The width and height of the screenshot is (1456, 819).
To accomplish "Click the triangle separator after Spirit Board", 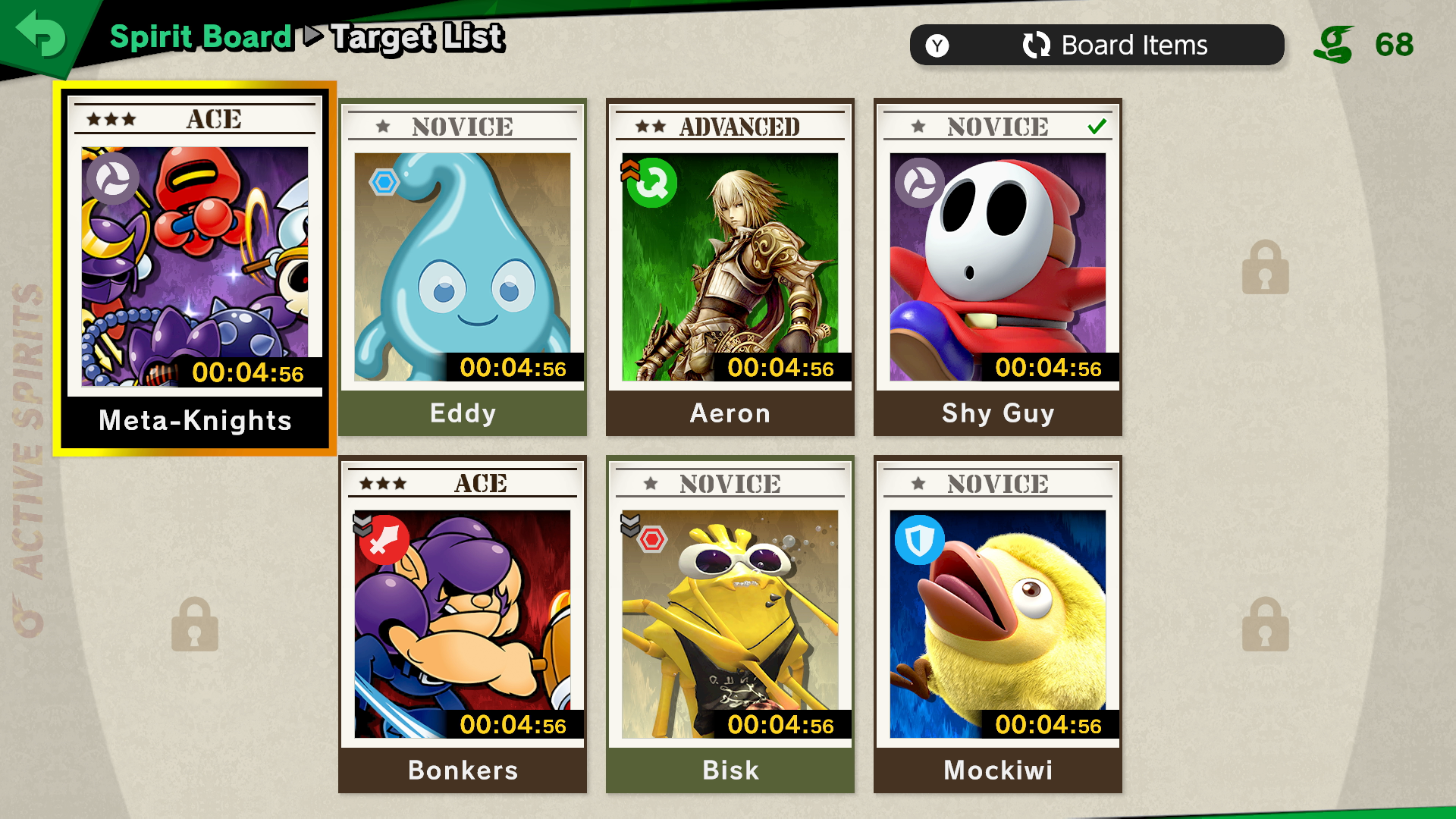I will (x=313, y=36).
